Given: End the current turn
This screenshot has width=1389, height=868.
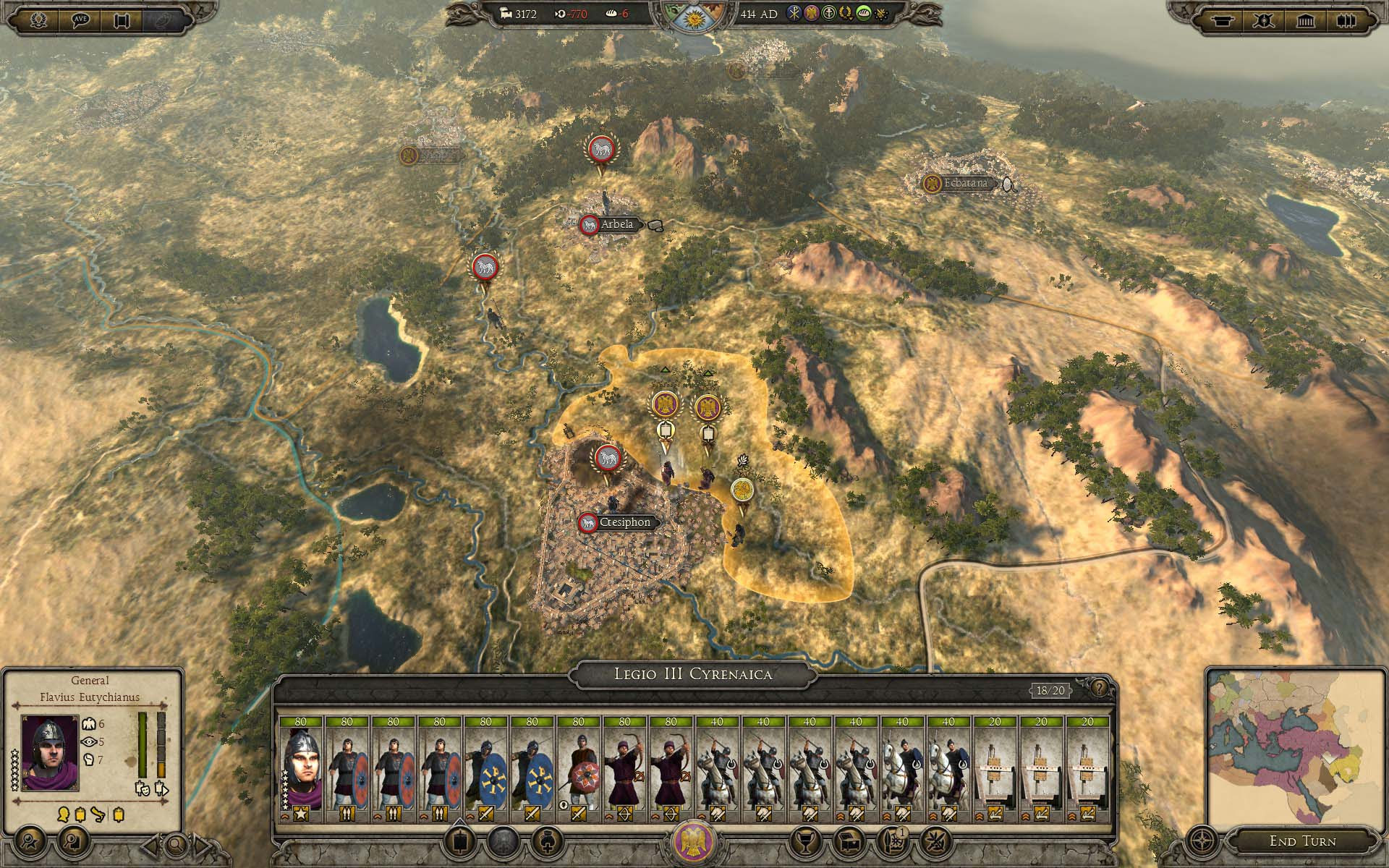Looking at the screenshot, I should [x=1302, y=841].
